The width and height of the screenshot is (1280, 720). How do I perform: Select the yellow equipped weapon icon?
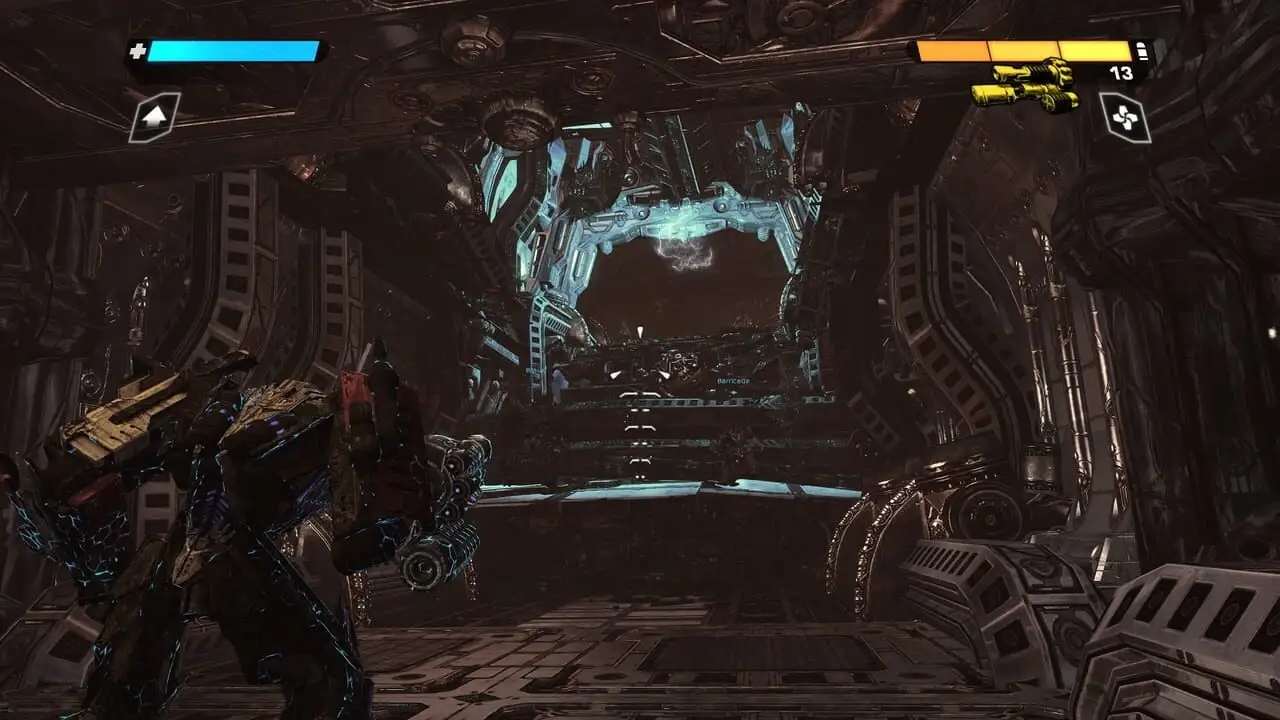(1025, 86)
